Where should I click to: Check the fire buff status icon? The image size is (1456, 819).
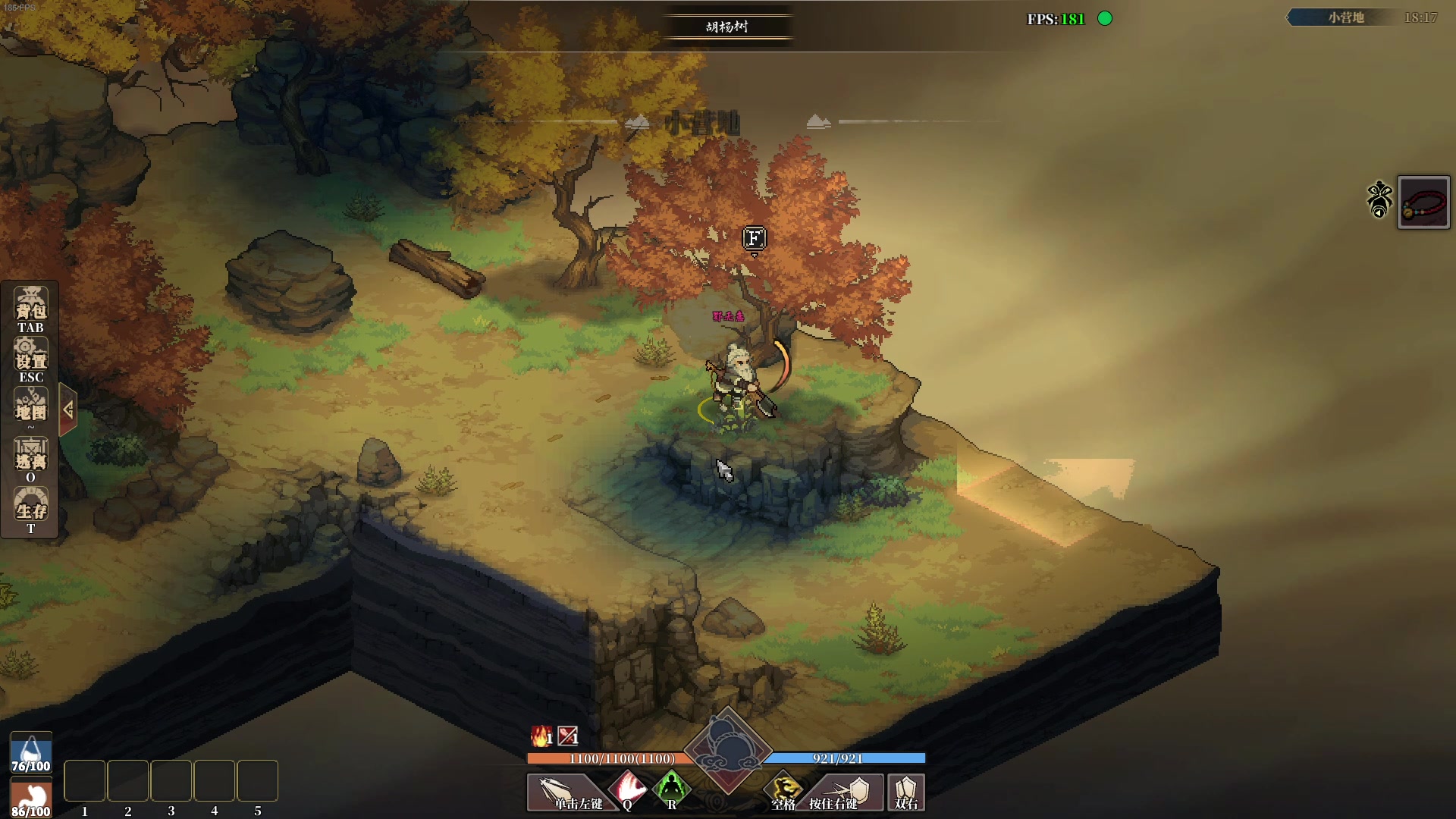point(541,736)
